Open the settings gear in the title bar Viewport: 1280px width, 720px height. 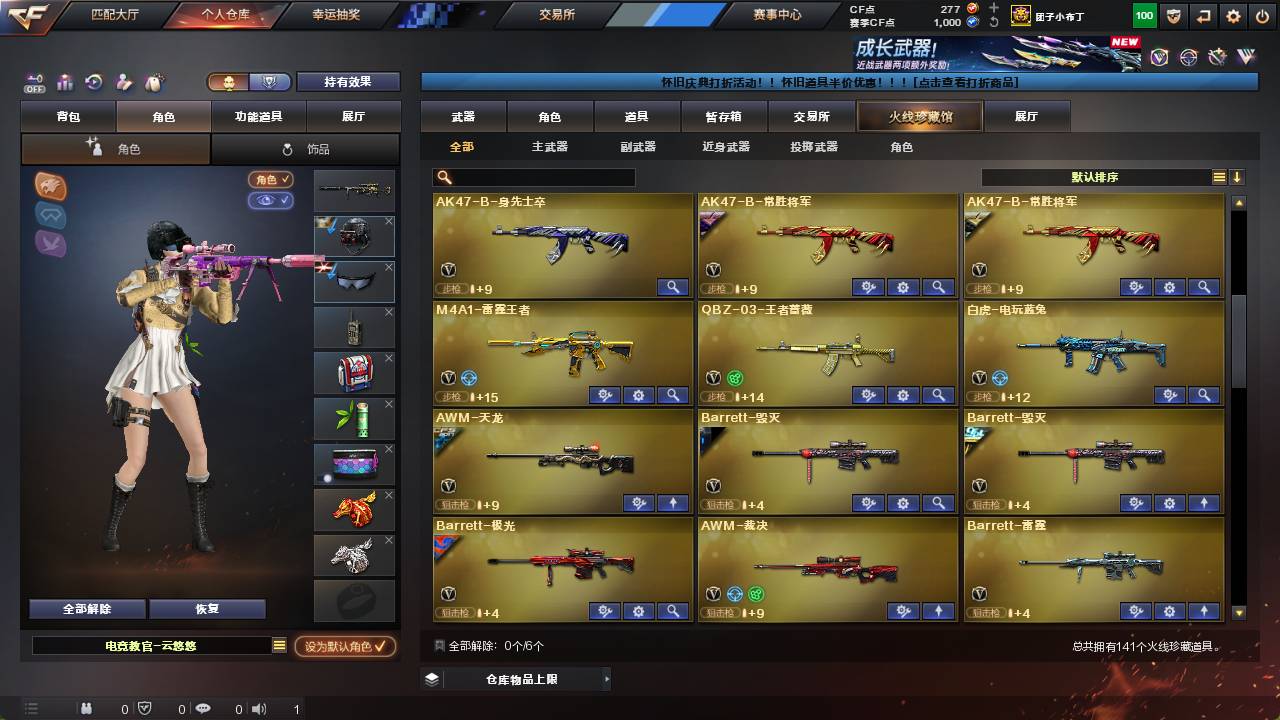(x=1233, y=15)
